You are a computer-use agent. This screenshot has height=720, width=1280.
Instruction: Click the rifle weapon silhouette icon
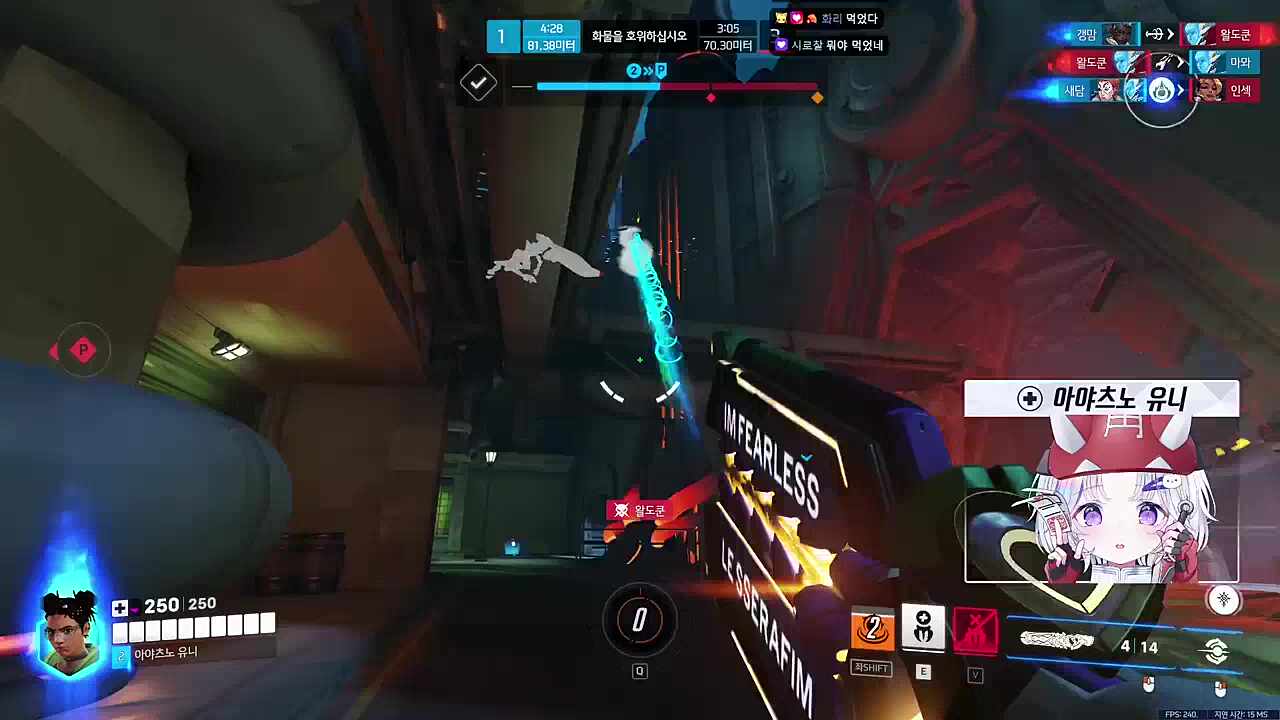point(1056,640)
